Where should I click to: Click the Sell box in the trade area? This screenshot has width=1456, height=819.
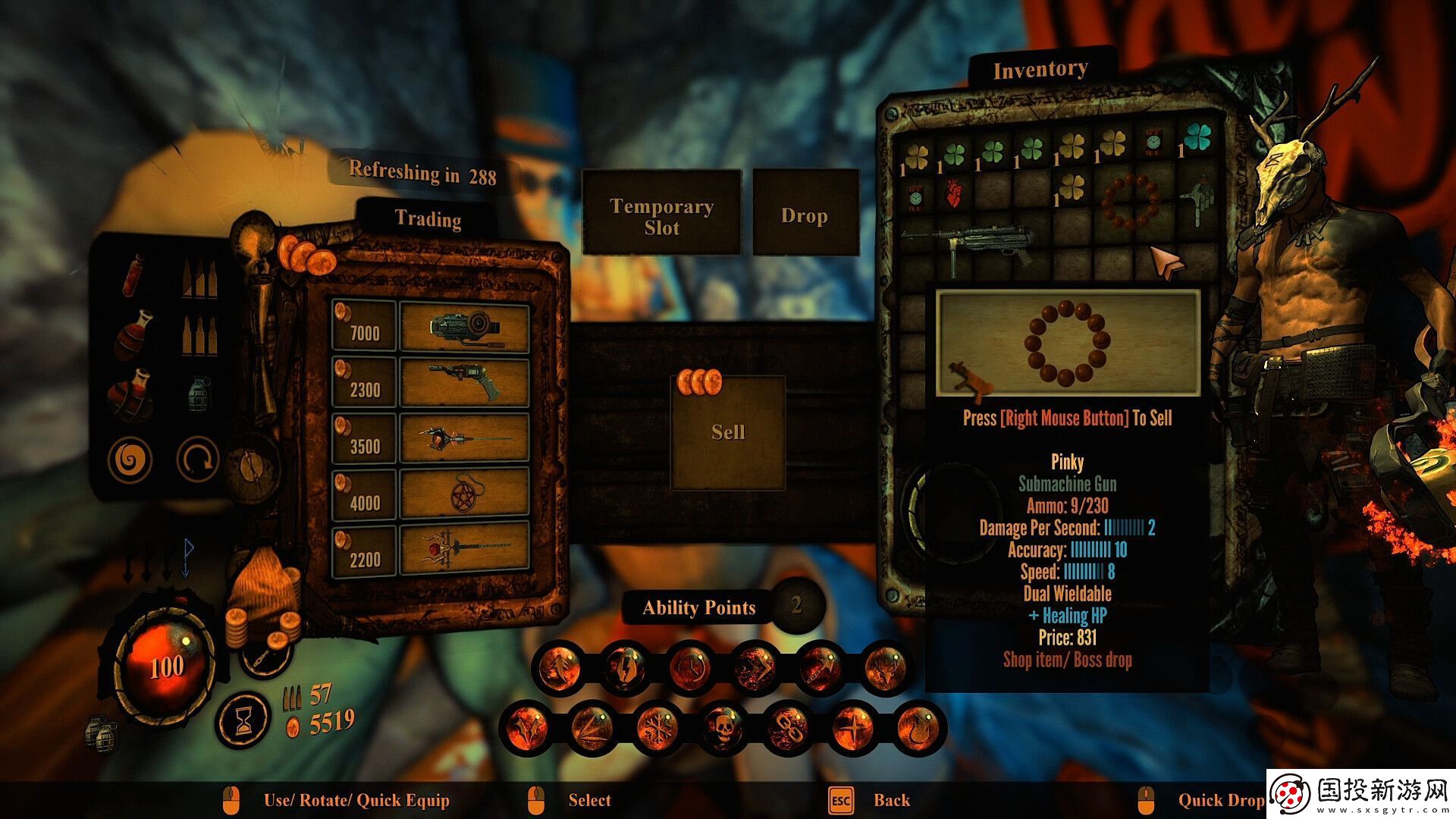[x=728, y=432]
